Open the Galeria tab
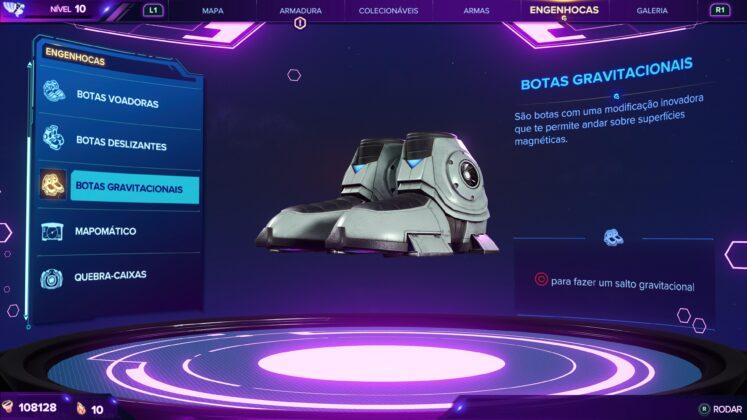Viewport: 747px width, 420px height. (x=652, y=10)
